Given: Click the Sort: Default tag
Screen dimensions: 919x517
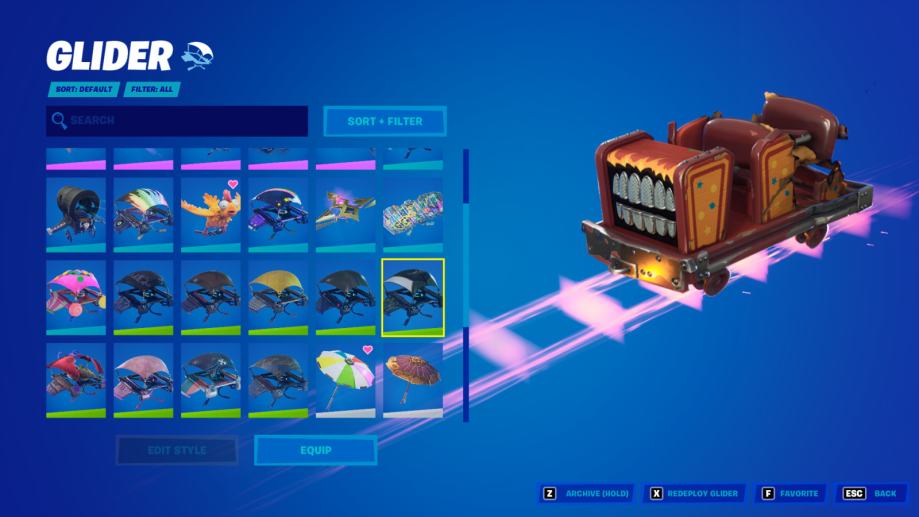Looking at the screenshot, I should click(83, 89).
